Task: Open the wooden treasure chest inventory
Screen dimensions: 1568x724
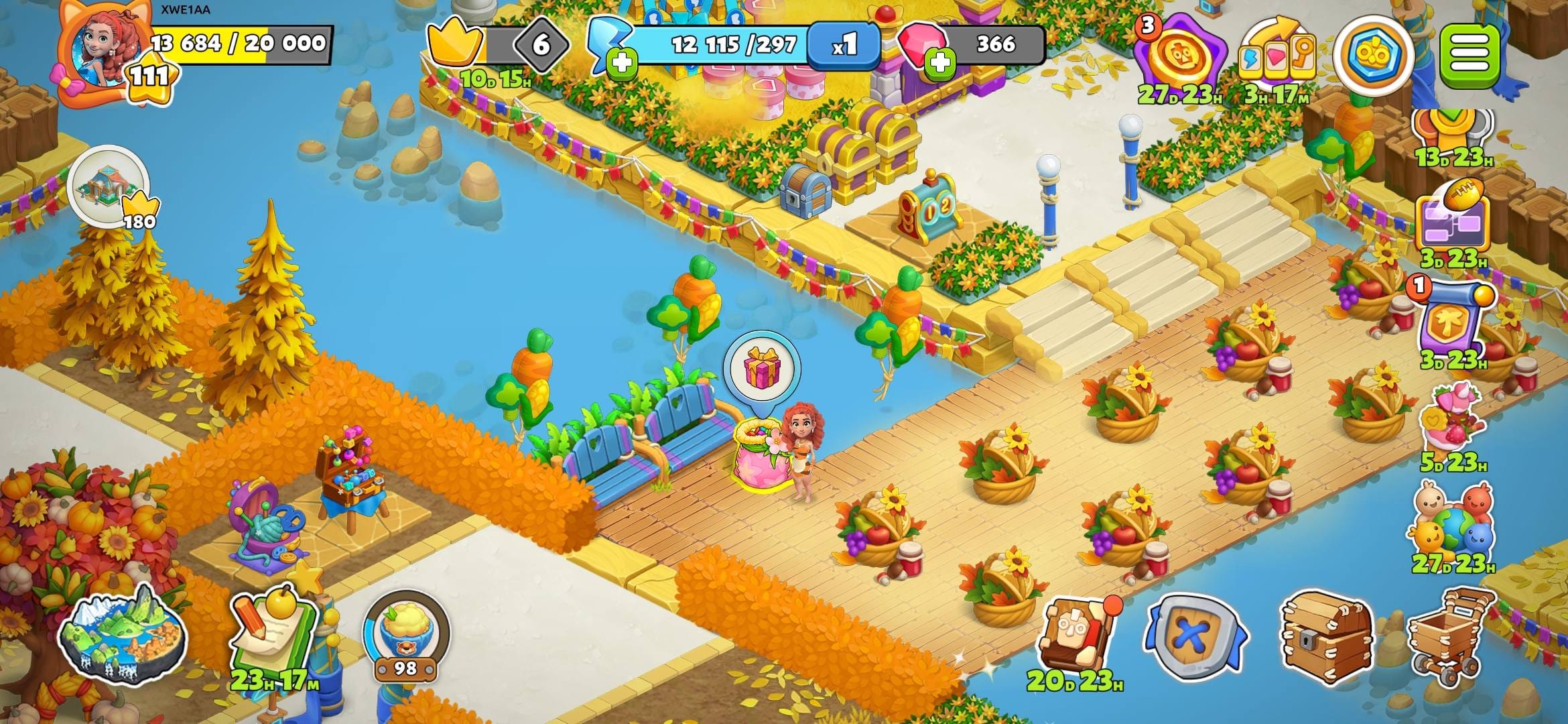Action: click(1325, 636)
